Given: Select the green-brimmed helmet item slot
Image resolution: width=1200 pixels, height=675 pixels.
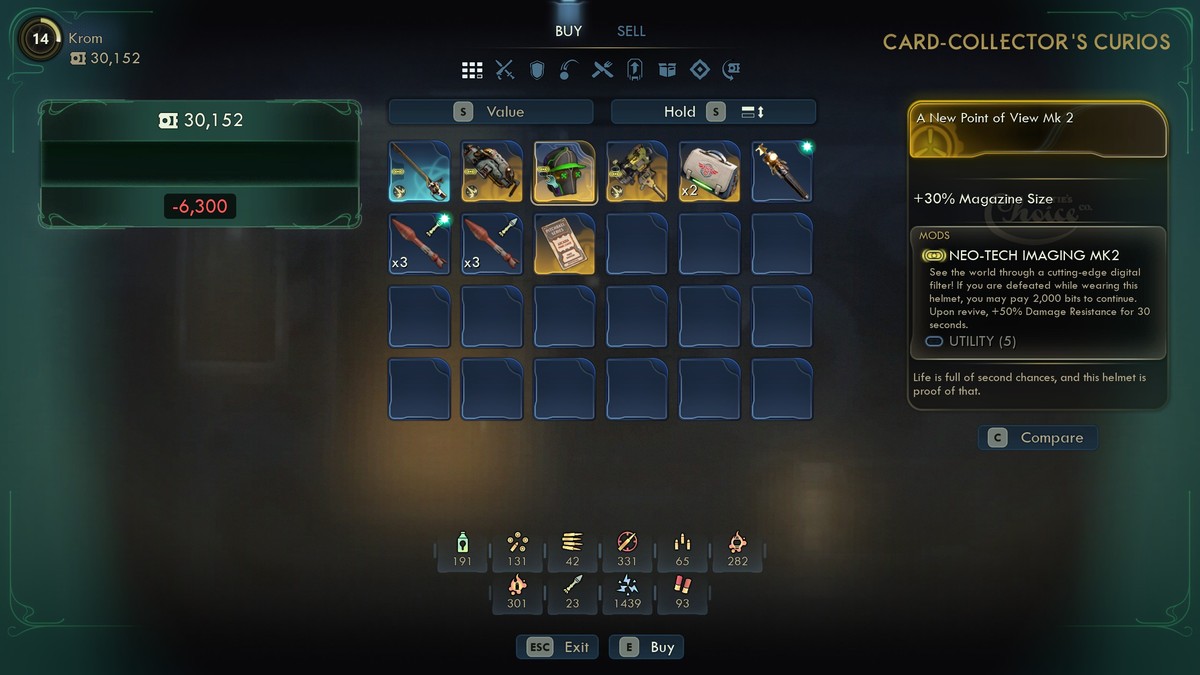Looking at the screenshot, I should pyautogui.click(x=564, y=171).
